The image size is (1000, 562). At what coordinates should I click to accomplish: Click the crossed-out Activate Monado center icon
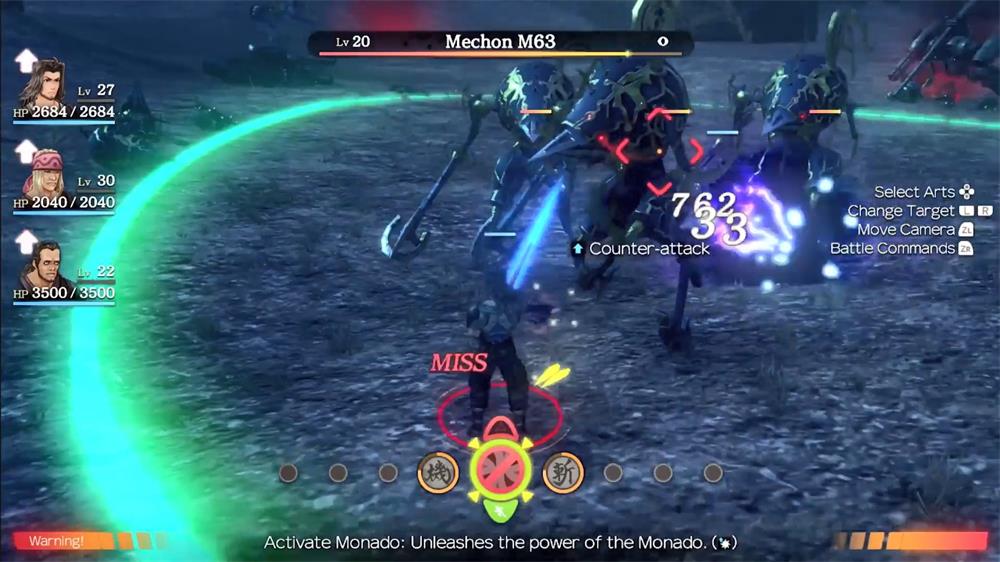pos(500,468)
